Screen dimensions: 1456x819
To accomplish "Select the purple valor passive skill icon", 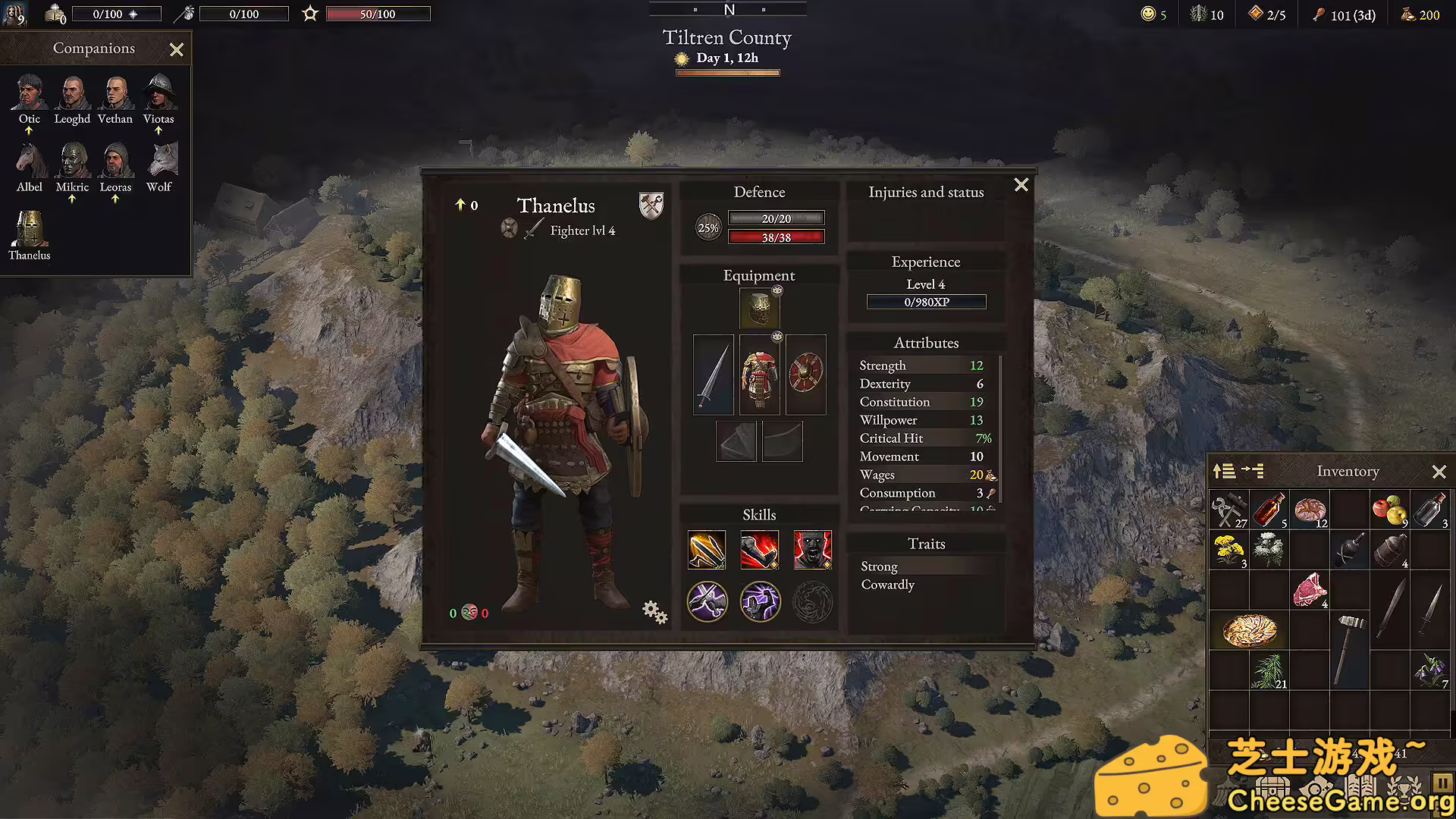I will point(760,601).
